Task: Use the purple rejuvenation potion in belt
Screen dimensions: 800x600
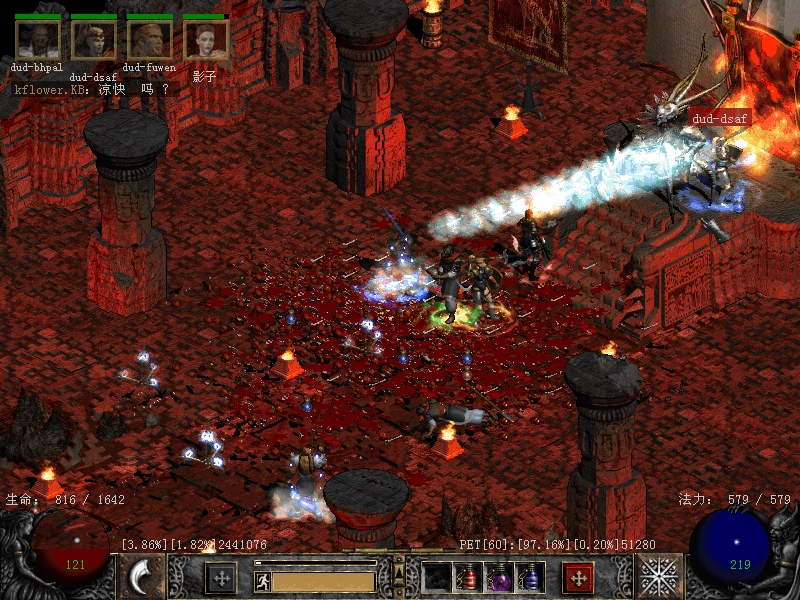Action: click(x=499, y=577)
